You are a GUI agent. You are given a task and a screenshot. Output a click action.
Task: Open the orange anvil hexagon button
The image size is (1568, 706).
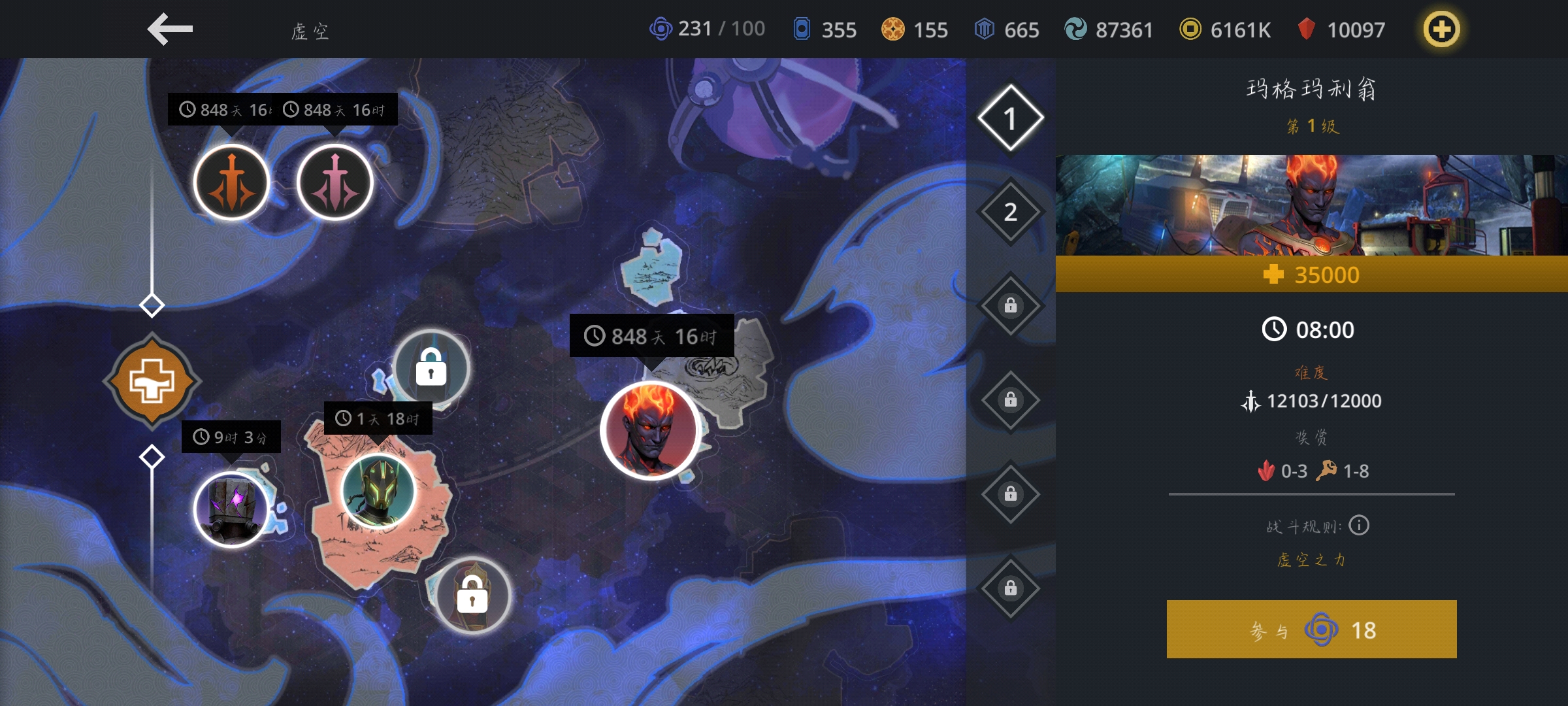(x=152, y=380)
